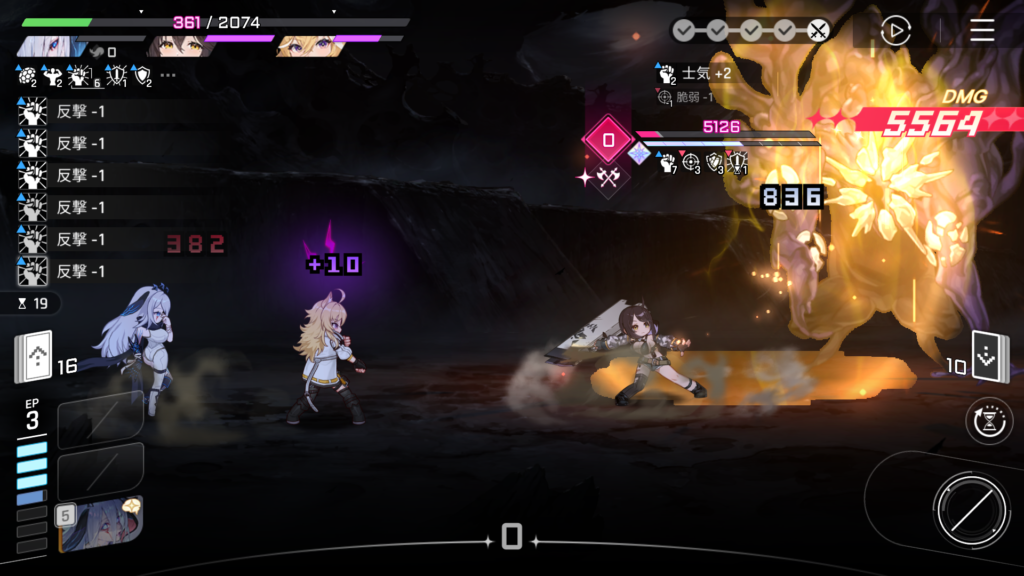
Task: Expand the party buff list ellipsis
Action: [168, 75]
